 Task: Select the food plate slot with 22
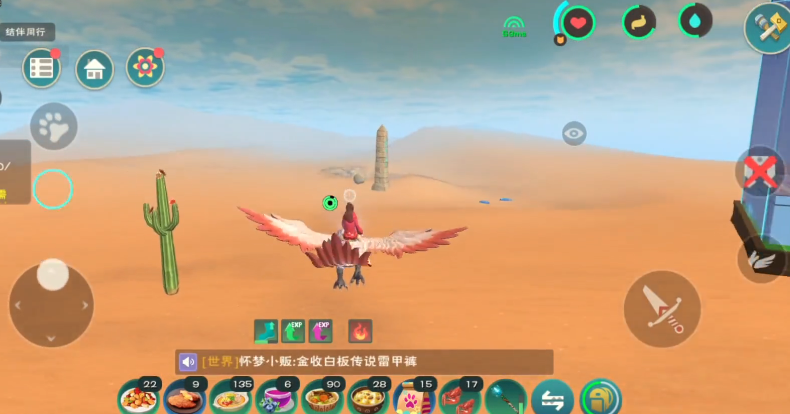click(139, 398)
